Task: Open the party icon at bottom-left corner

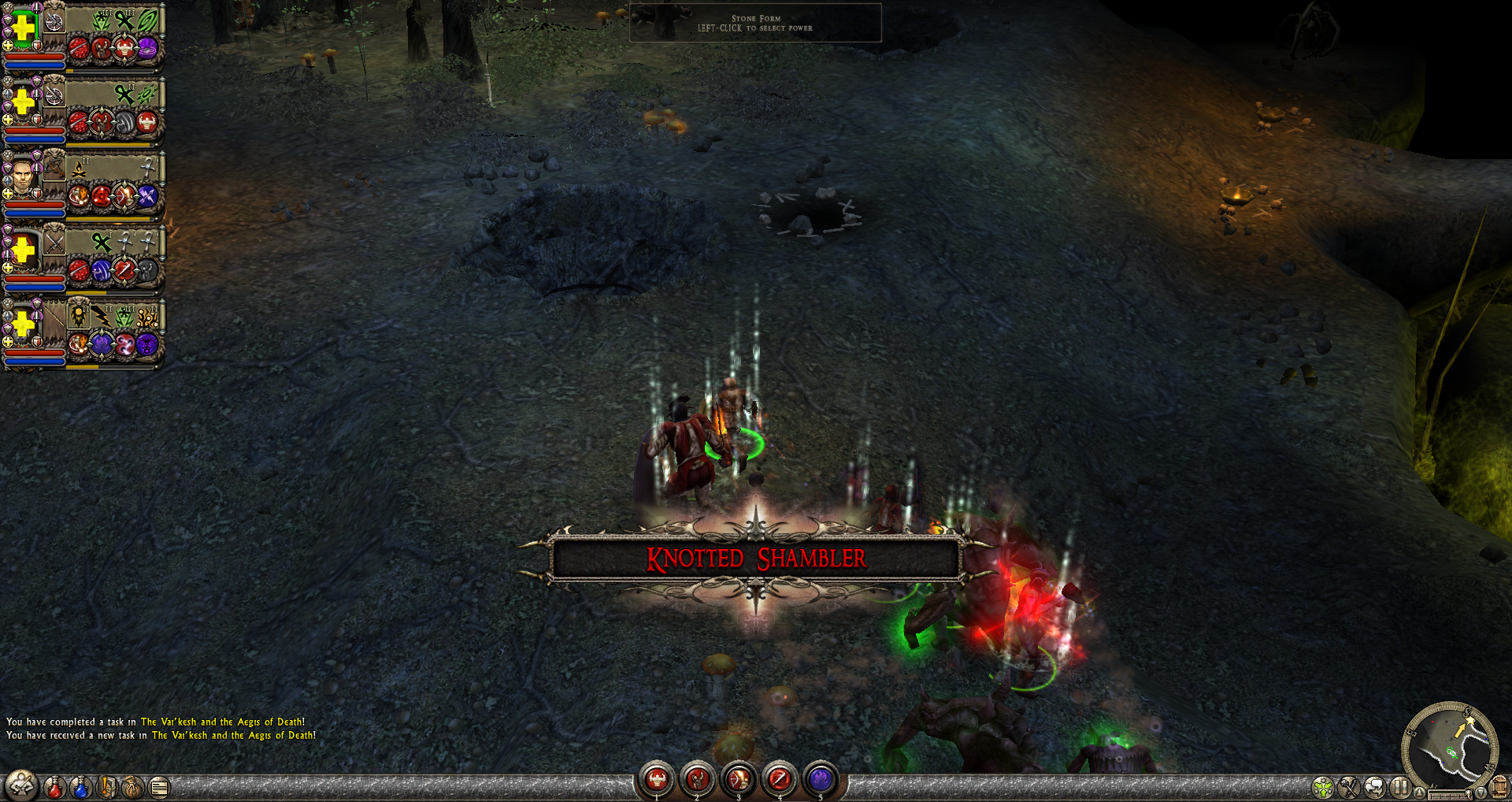Action: click(21, 785)
